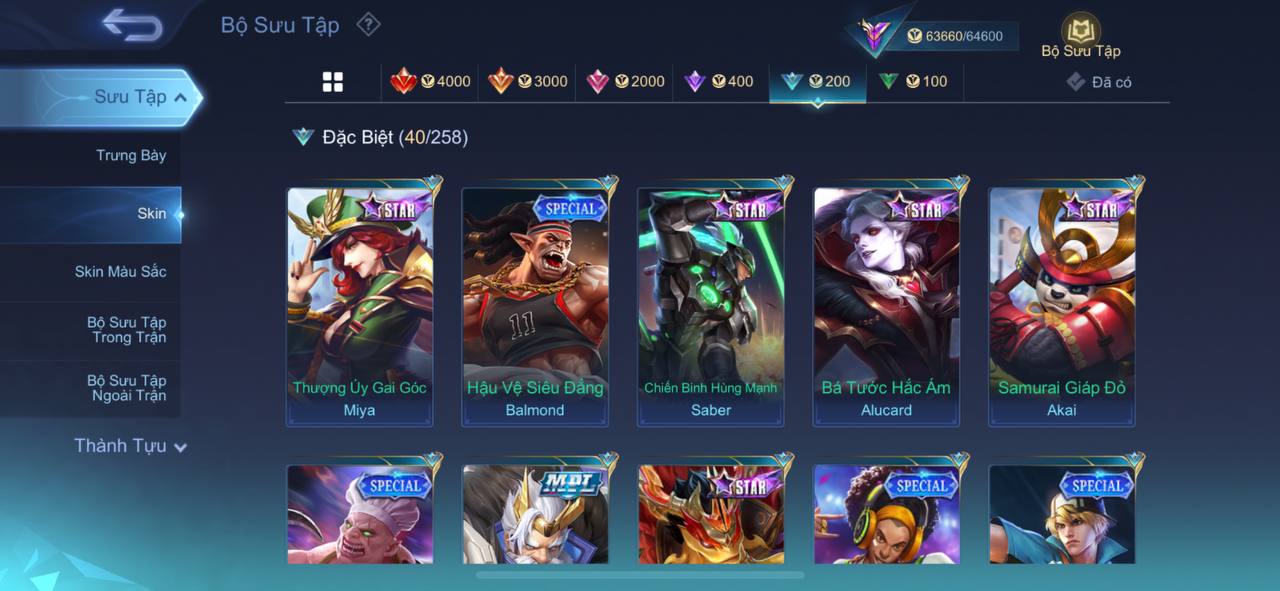Switch to the 100 points tier tab
Screen dimensions: 1280x591
[913, 82]
